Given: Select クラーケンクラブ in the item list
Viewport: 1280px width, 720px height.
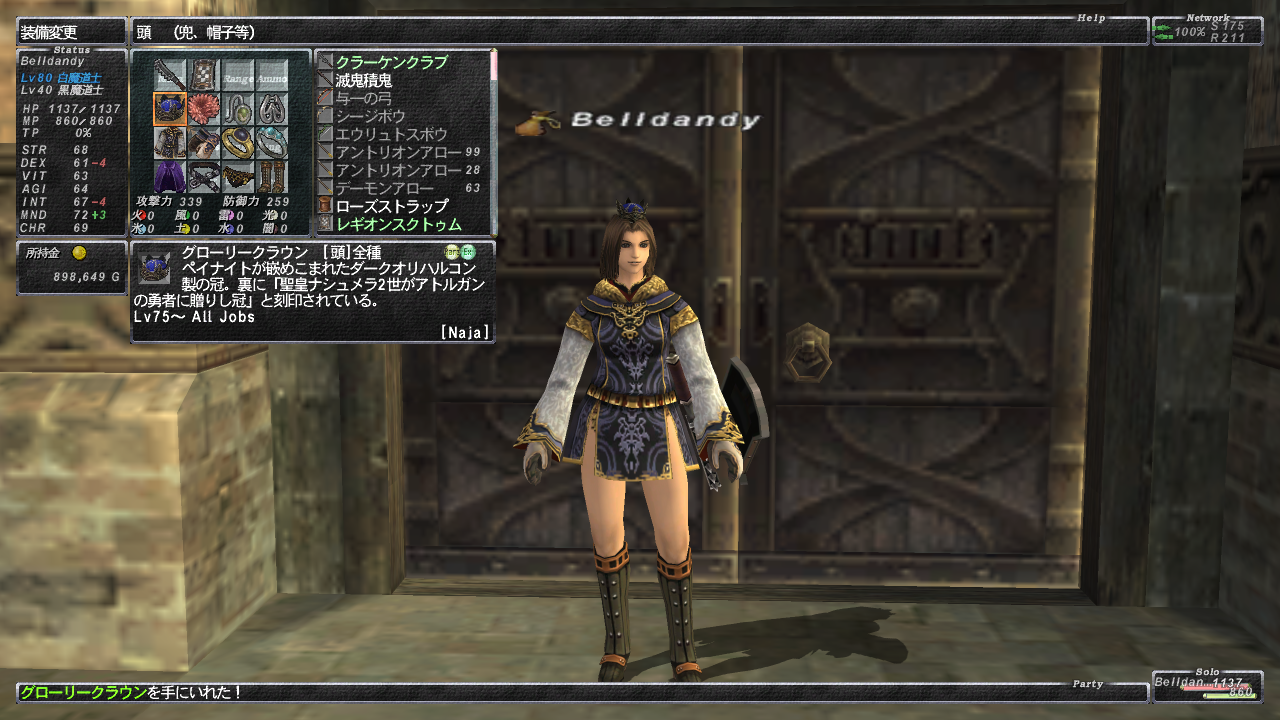Looking at the screenshot, I should click(391, 62).
